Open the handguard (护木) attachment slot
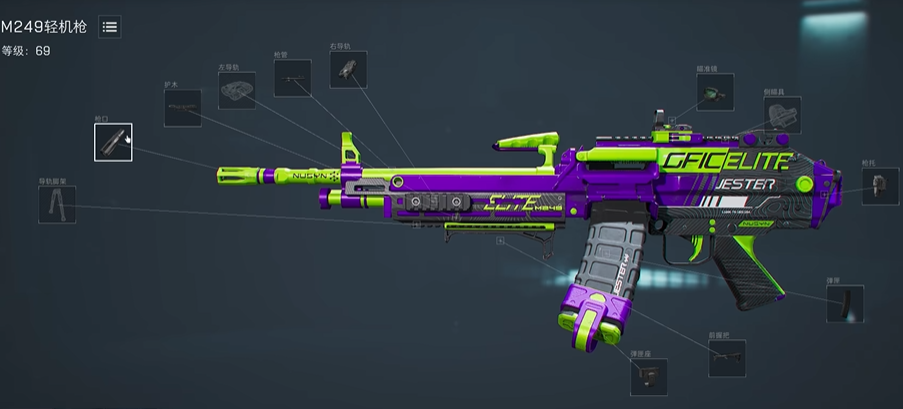 tap(182, 108)
